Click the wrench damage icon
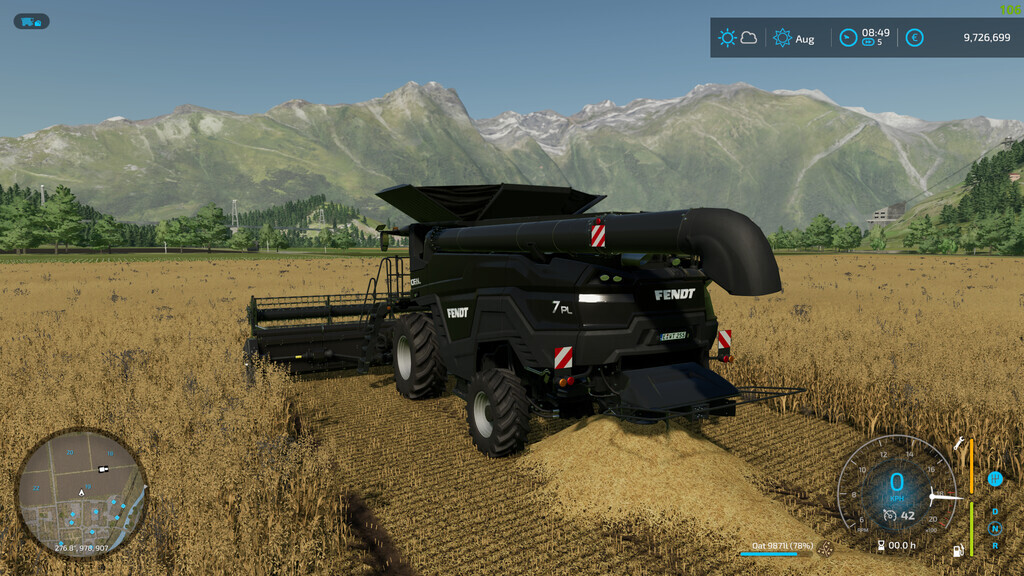Screen dimensions: 1024x576 [959, 444]
